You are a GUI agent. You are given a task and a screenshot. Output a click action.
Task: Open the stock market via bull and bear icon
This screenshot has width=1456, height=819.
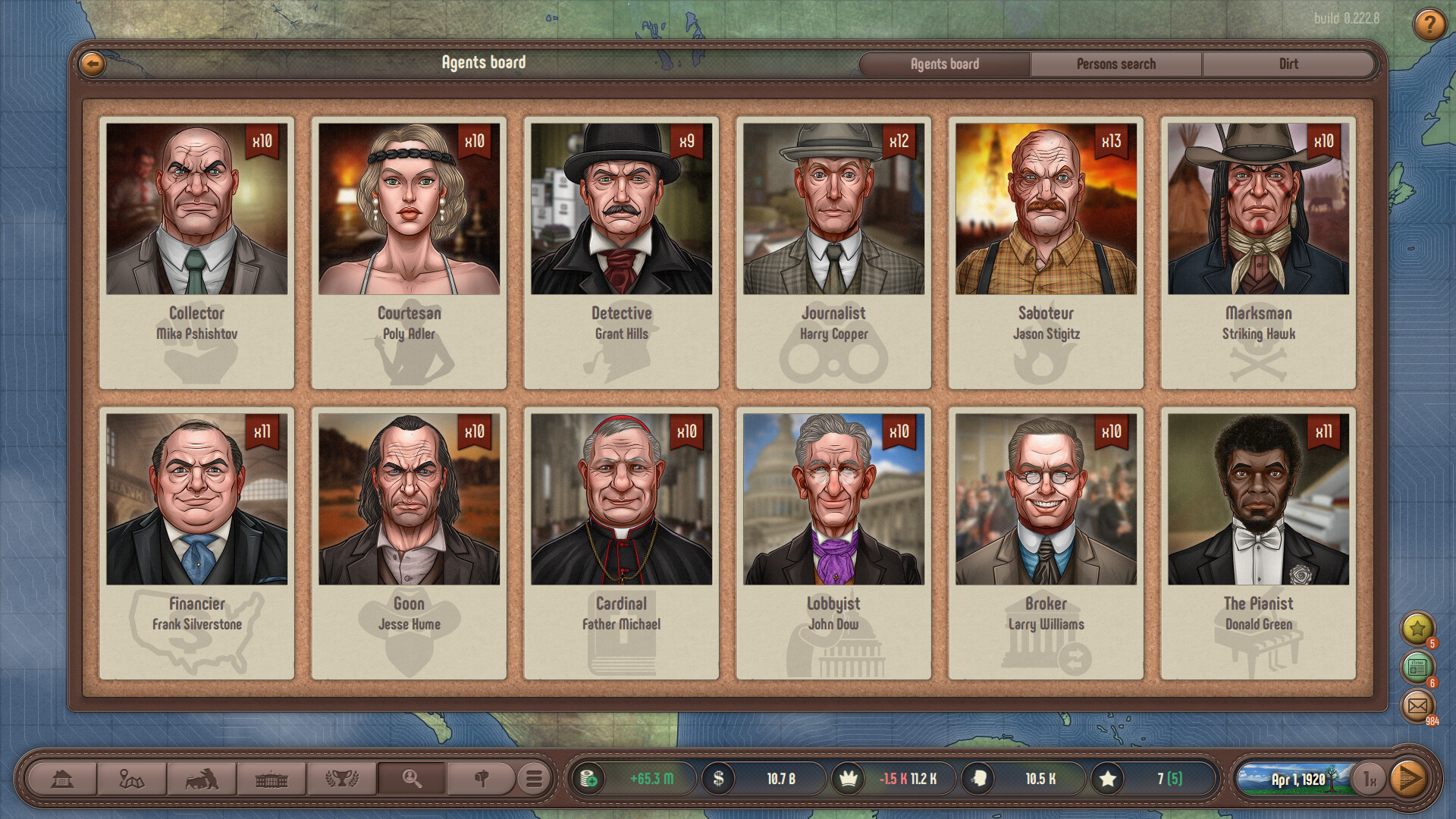click(202, 777)
